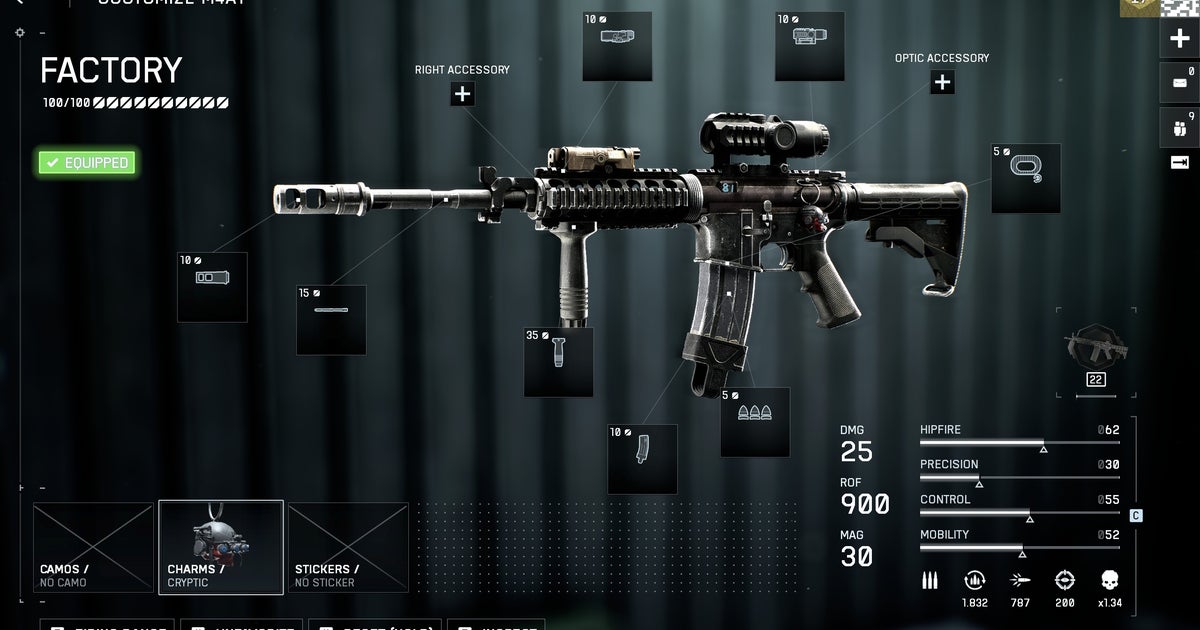Image resolution: width=1200 pixels, height=630 pixels.
Task: Select the muzzle attachment slot
Action: (x=212, y=288)
